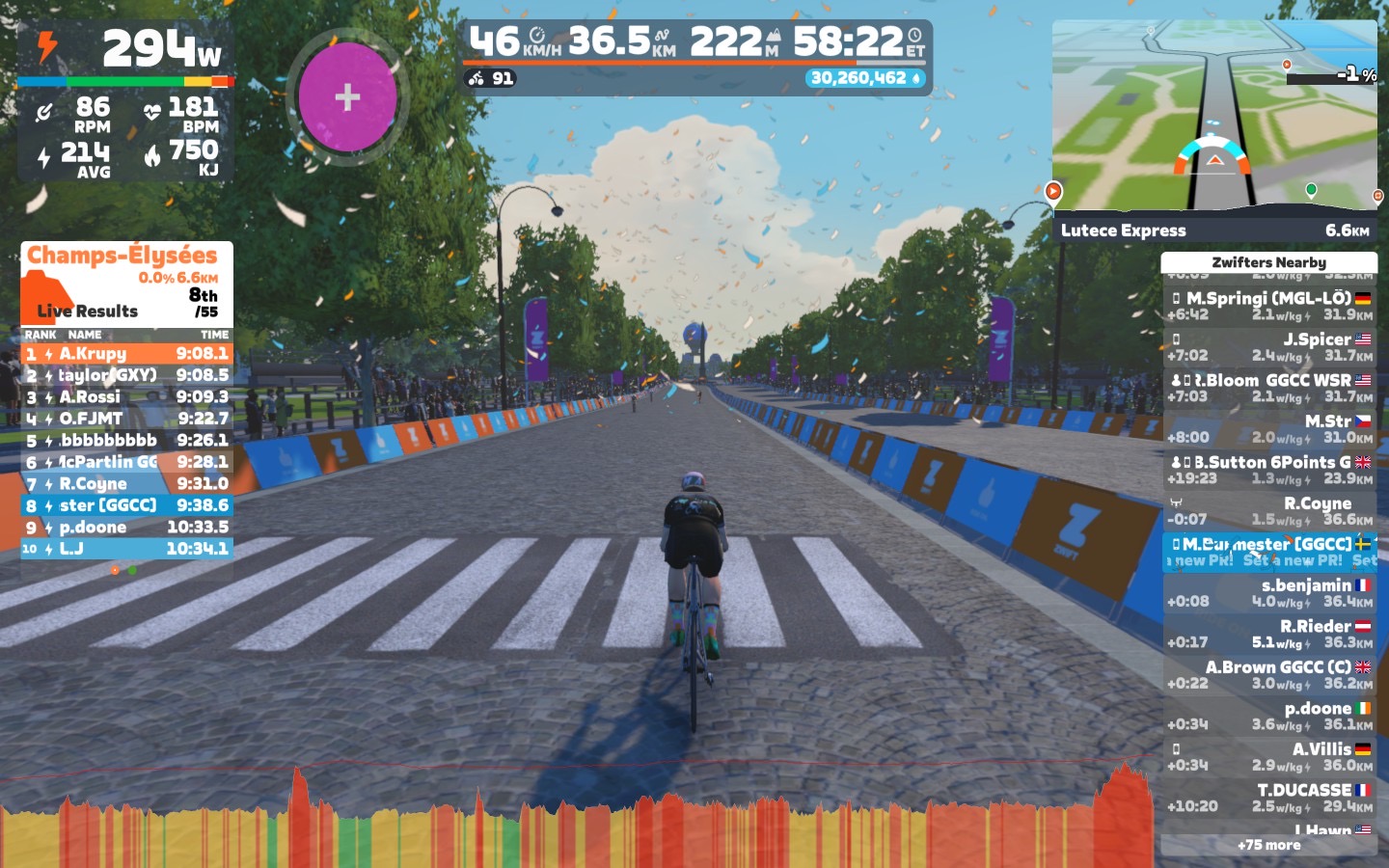Choose s.benjamin in the nearby riders list
The height and width of the screenshot is (868, 1389).
click(x=1268, y=592)
